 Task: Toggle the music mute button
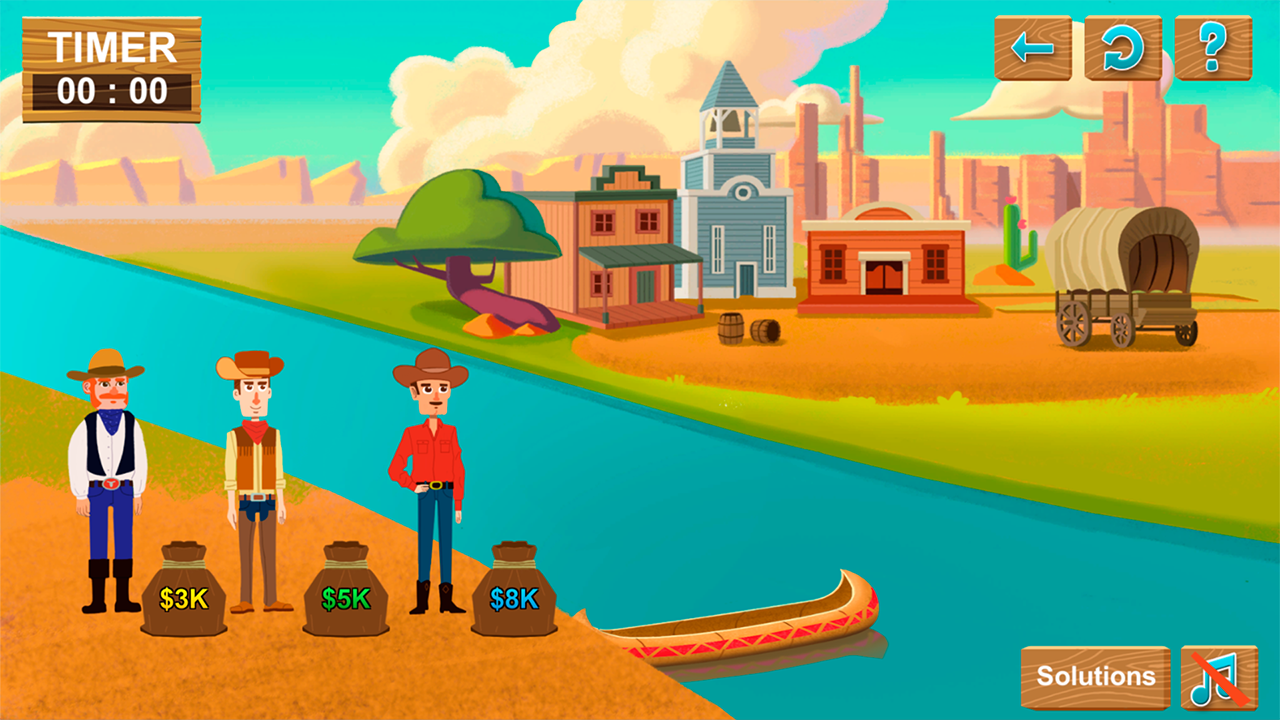pos(1216,676)
